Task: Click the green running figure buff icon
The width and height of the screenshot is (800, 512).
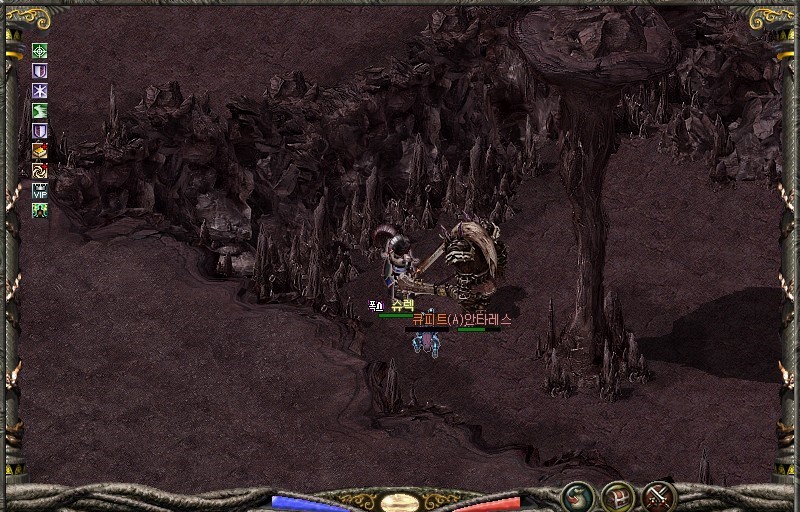Action: coord(40,111)
